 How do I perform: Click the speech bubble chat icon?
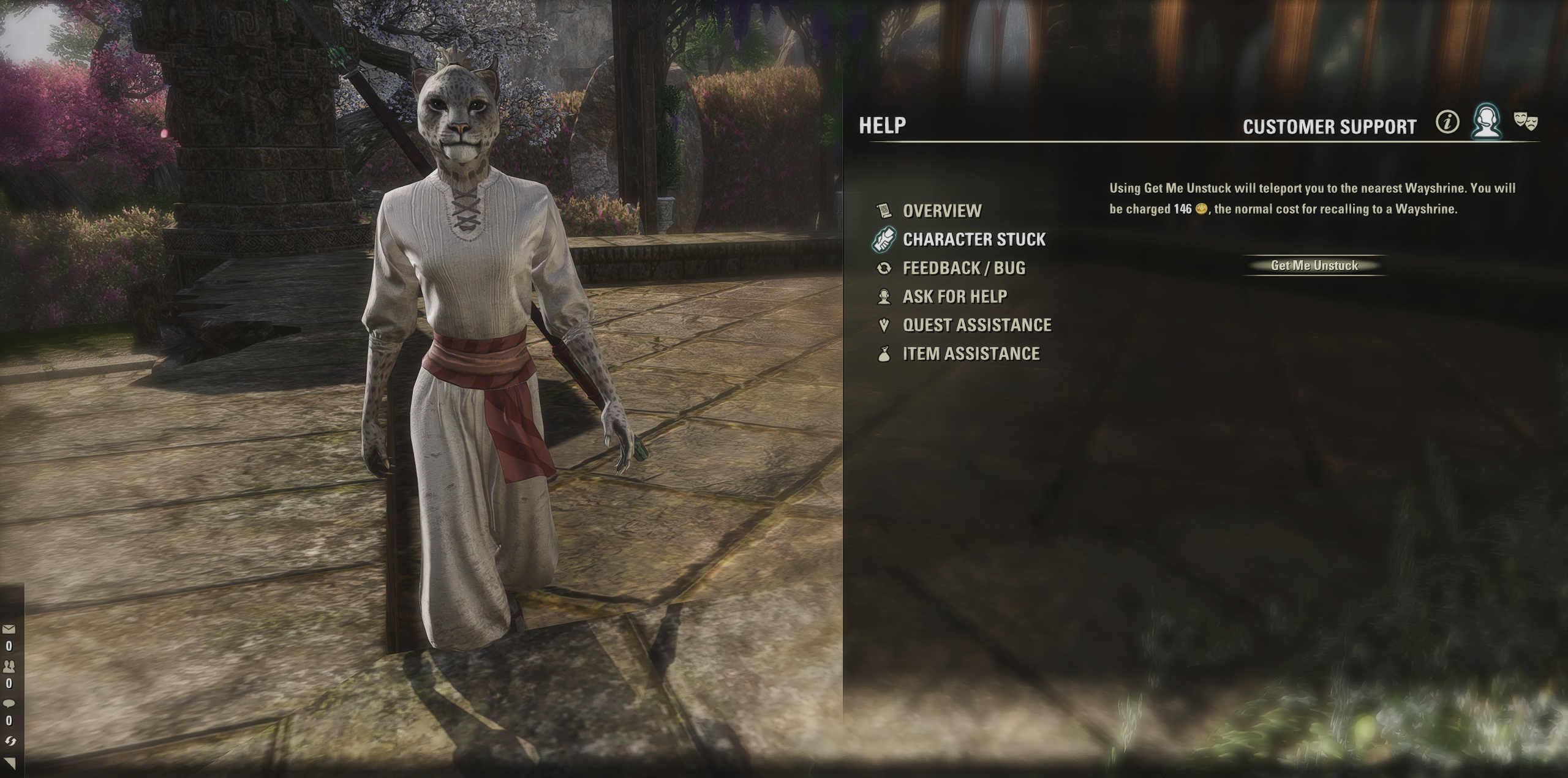point(9,703)
